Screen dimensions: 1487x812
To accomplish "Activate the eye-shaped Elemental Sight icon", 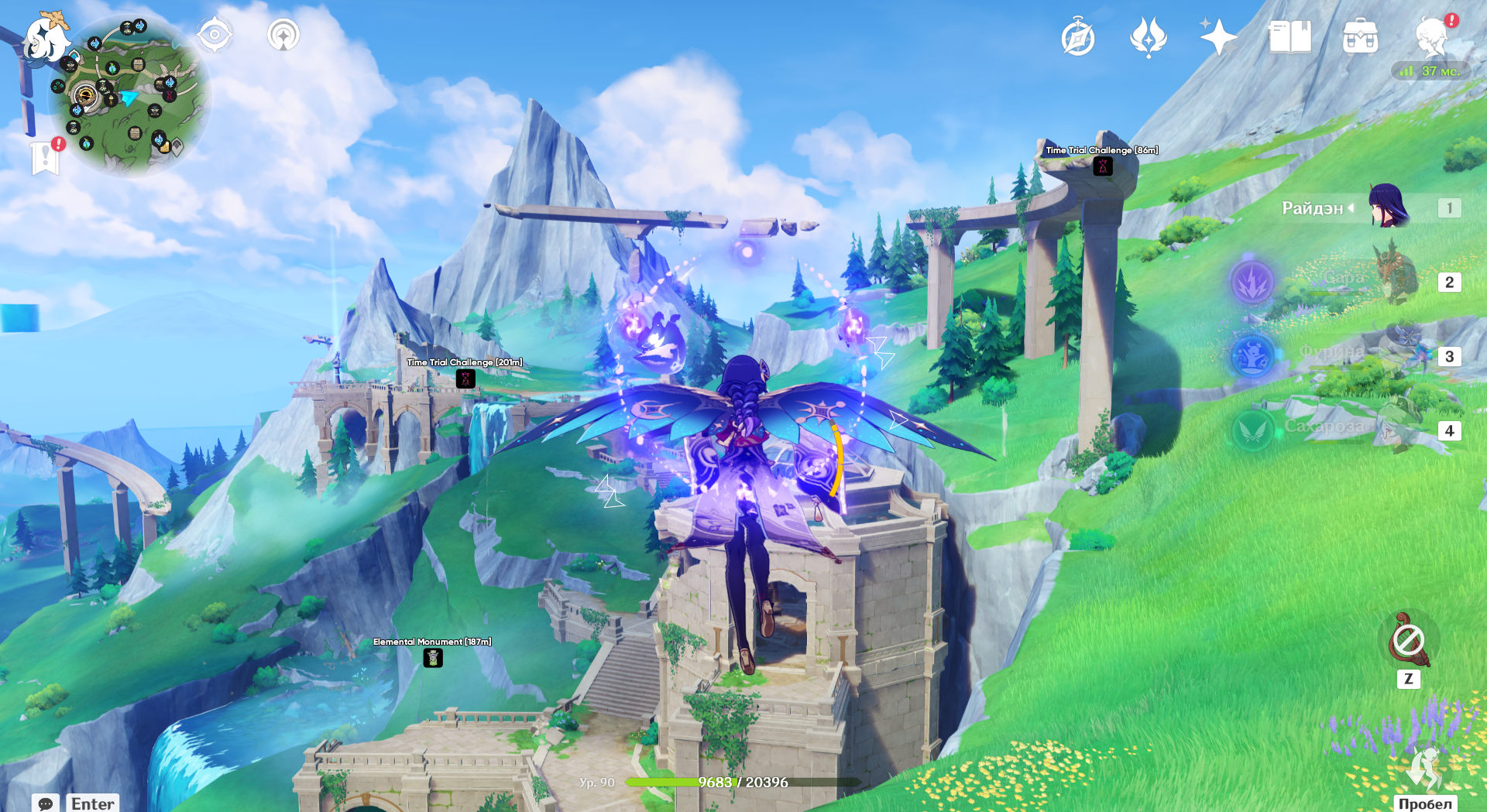I will [214, 35].
